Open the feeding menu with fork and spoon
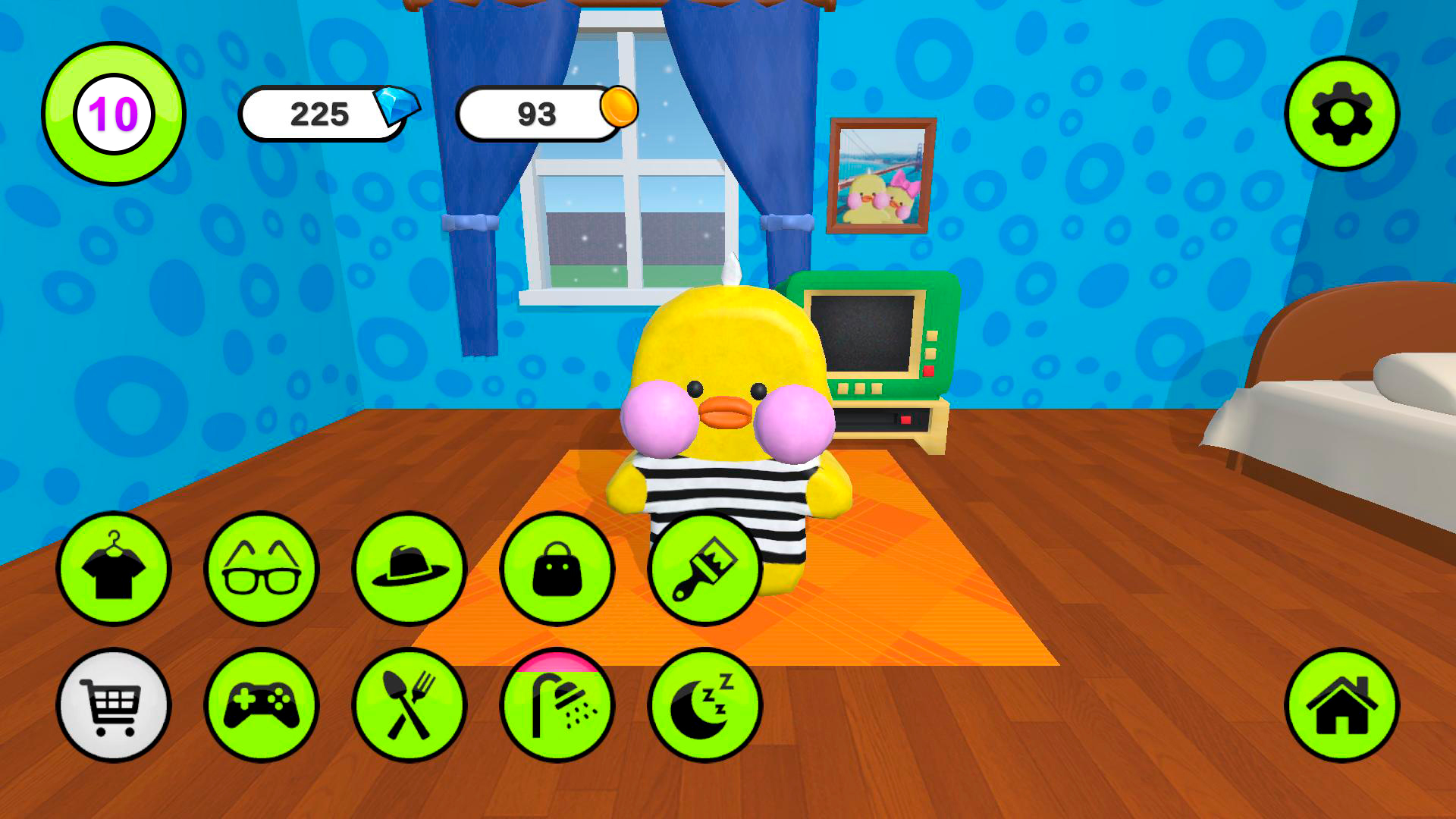 (x=409, y=705)
